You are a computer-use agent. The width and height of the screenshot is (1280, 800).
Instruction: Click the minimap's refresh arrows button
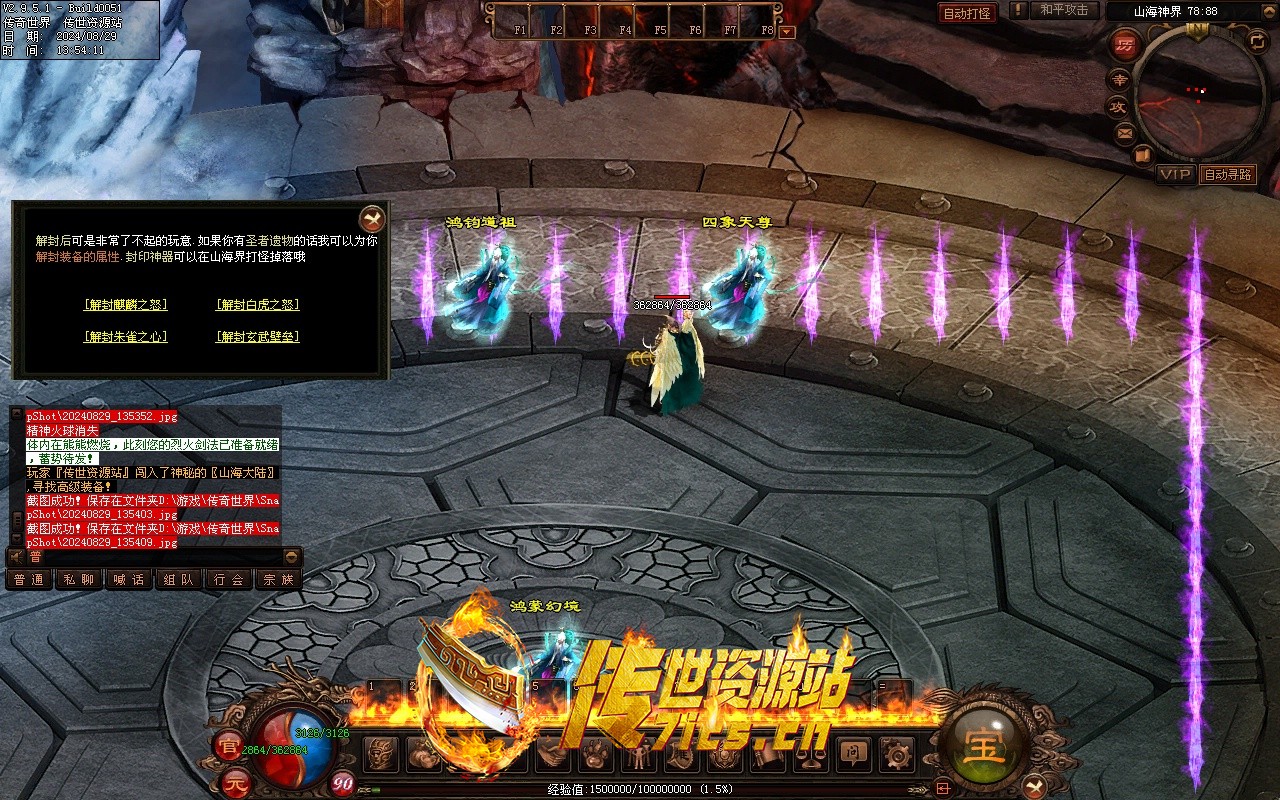pyautogui.click(x=1257, y=41)
